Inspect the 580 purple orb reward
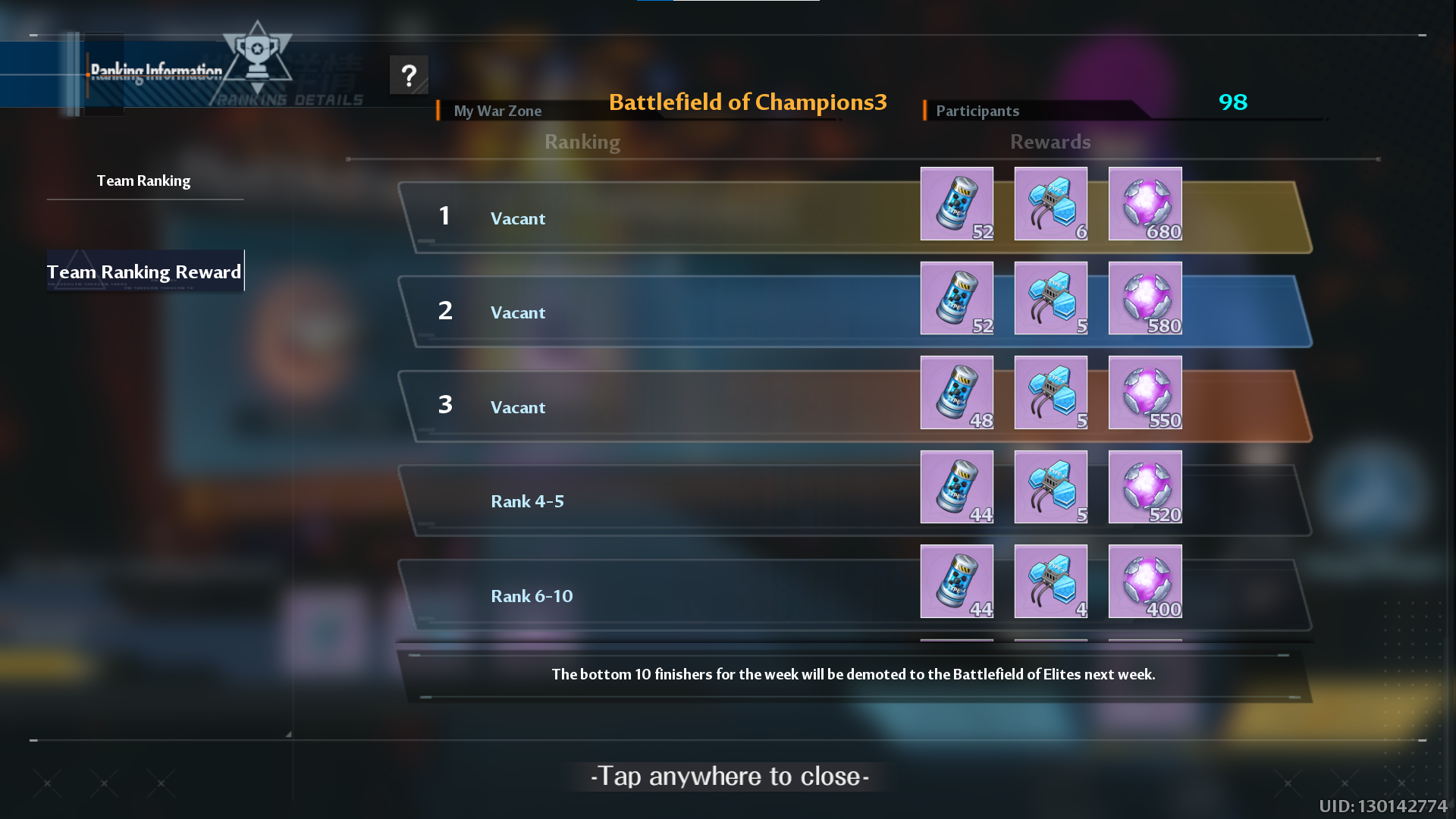The height and width of the screenshot is (819, 1456). coord(1144,298)
